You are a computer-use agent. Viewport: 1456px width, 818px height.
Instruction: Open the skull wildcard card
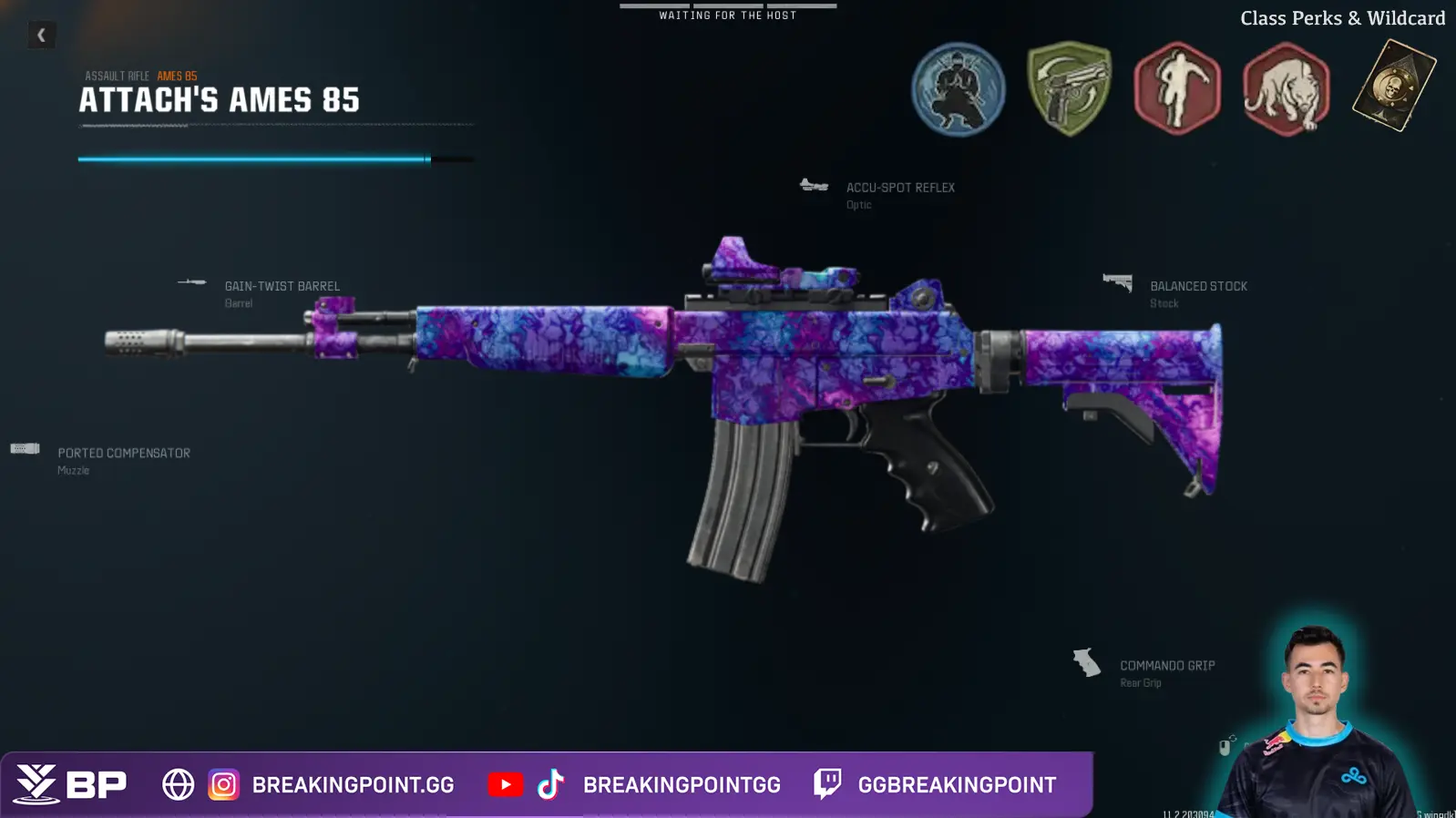1393,87
